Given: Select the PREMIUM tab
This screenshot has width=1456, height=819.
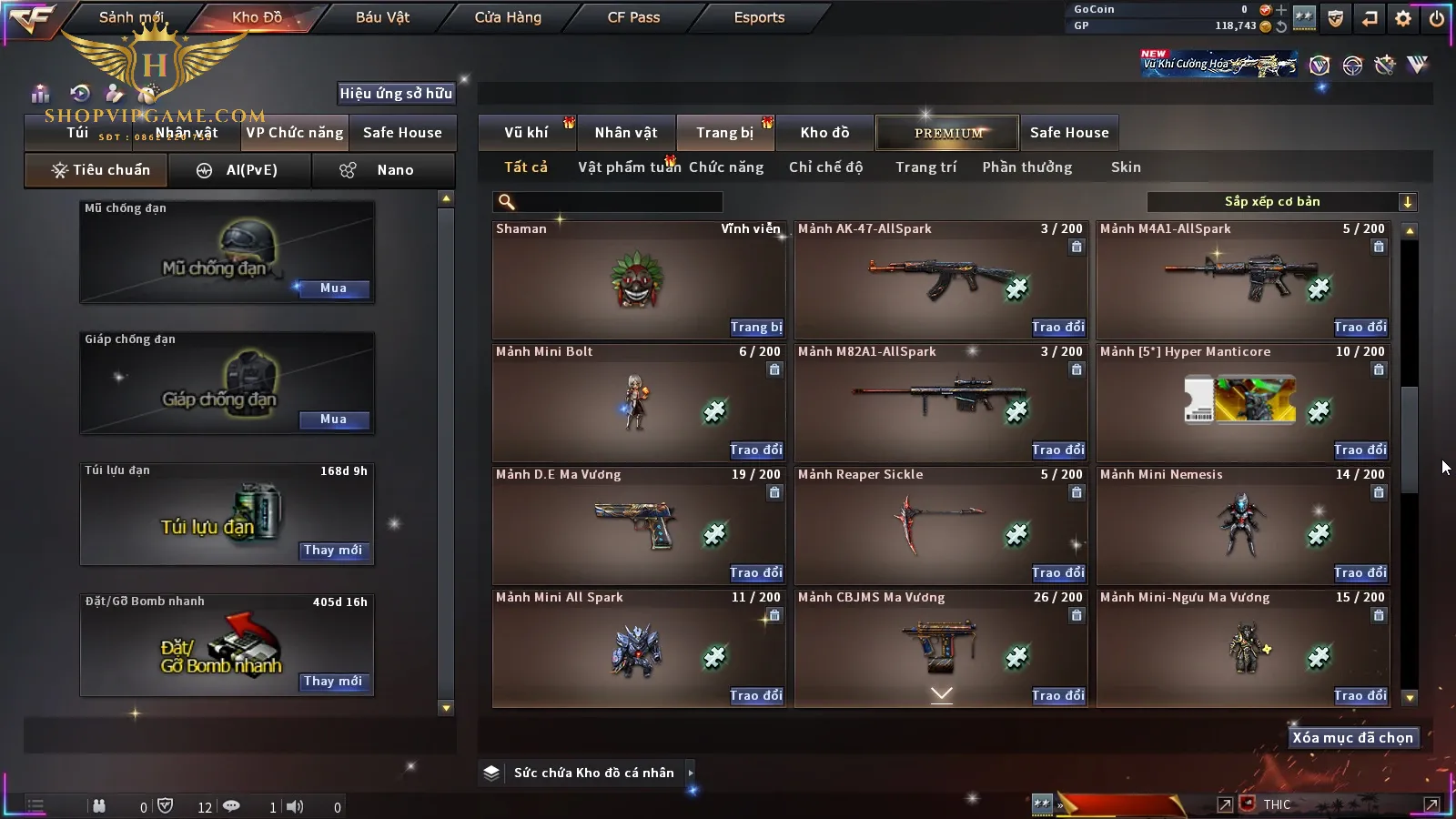Looking at the screenshot, I should tap(948, 133).
